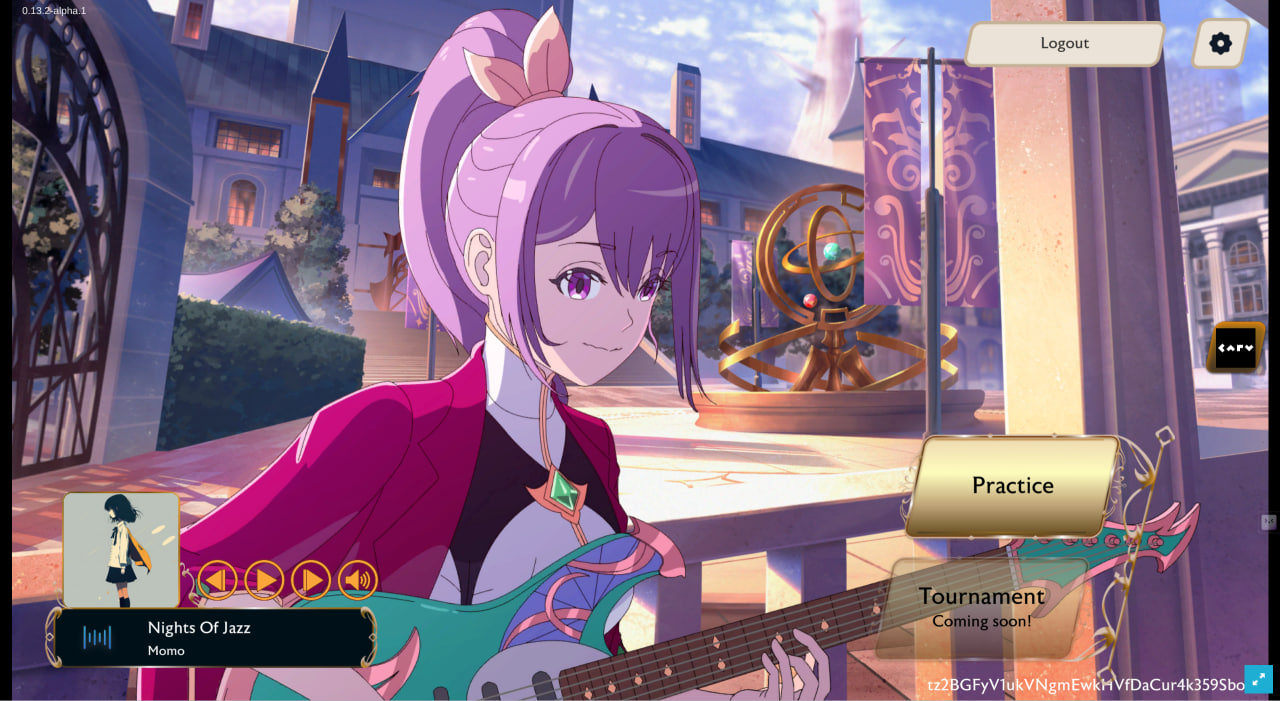Toggle the music volume speaker icon

(358, 580)
